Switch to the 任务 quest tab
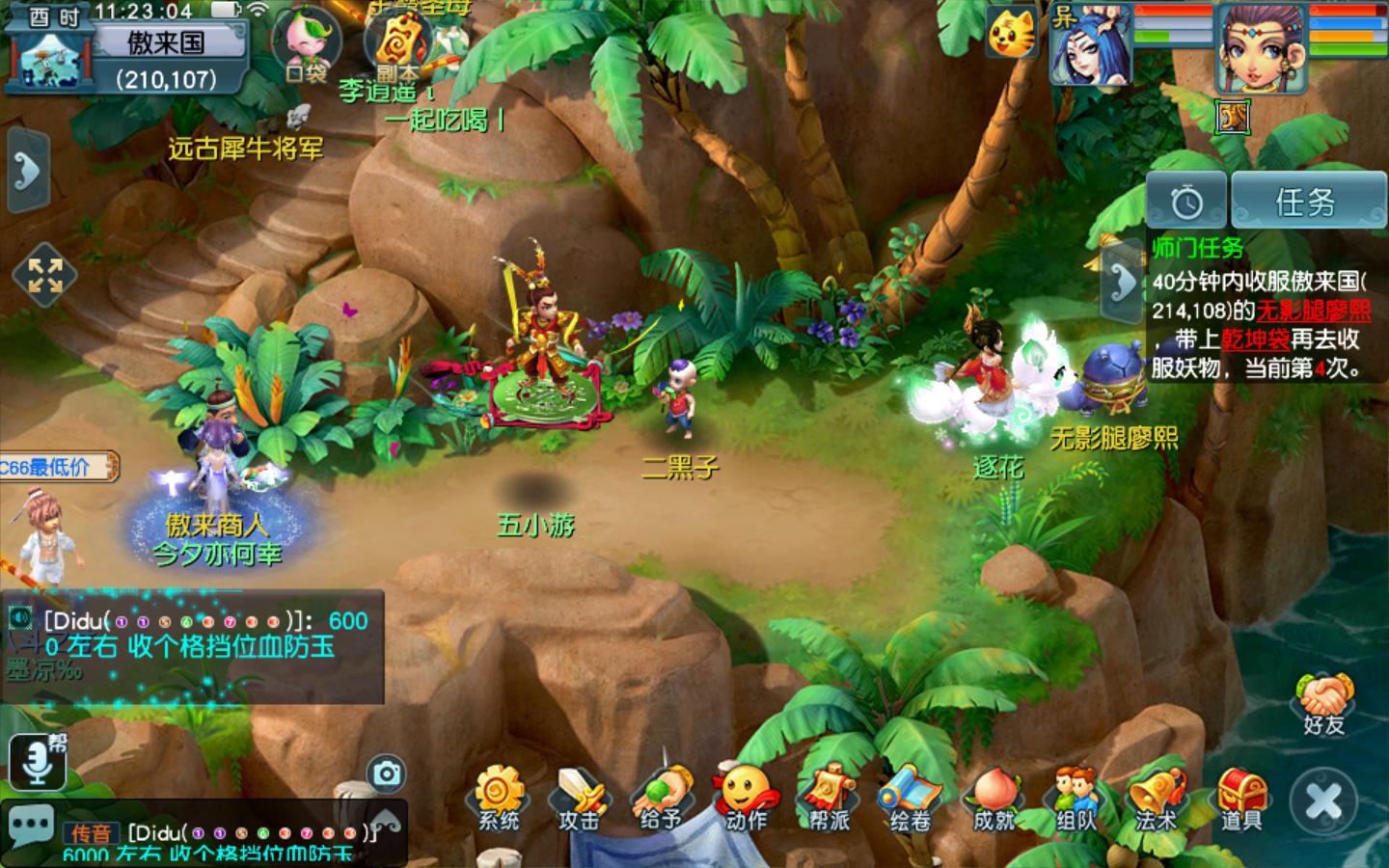The height and width of the screenshot is (868, 1389). coord(1307,202)
